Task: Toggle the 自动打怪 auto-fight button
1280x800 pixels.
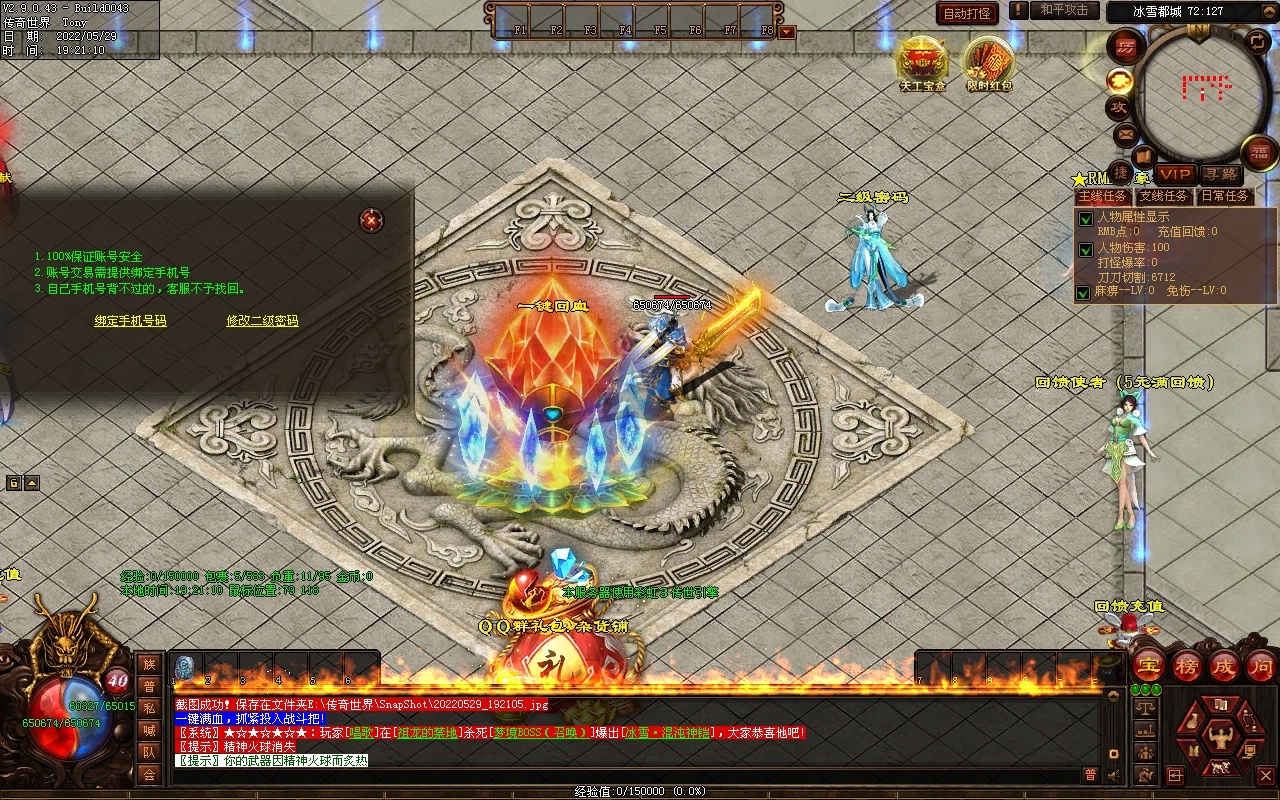Action: [x=968, y=13]
